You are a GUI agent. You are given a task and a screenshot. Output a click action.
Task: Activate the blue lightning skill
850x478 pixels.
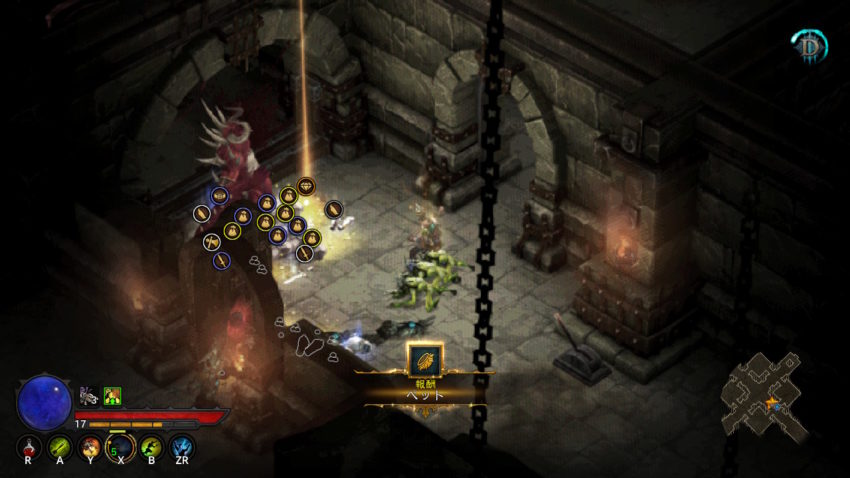click(x=182, y=446)
